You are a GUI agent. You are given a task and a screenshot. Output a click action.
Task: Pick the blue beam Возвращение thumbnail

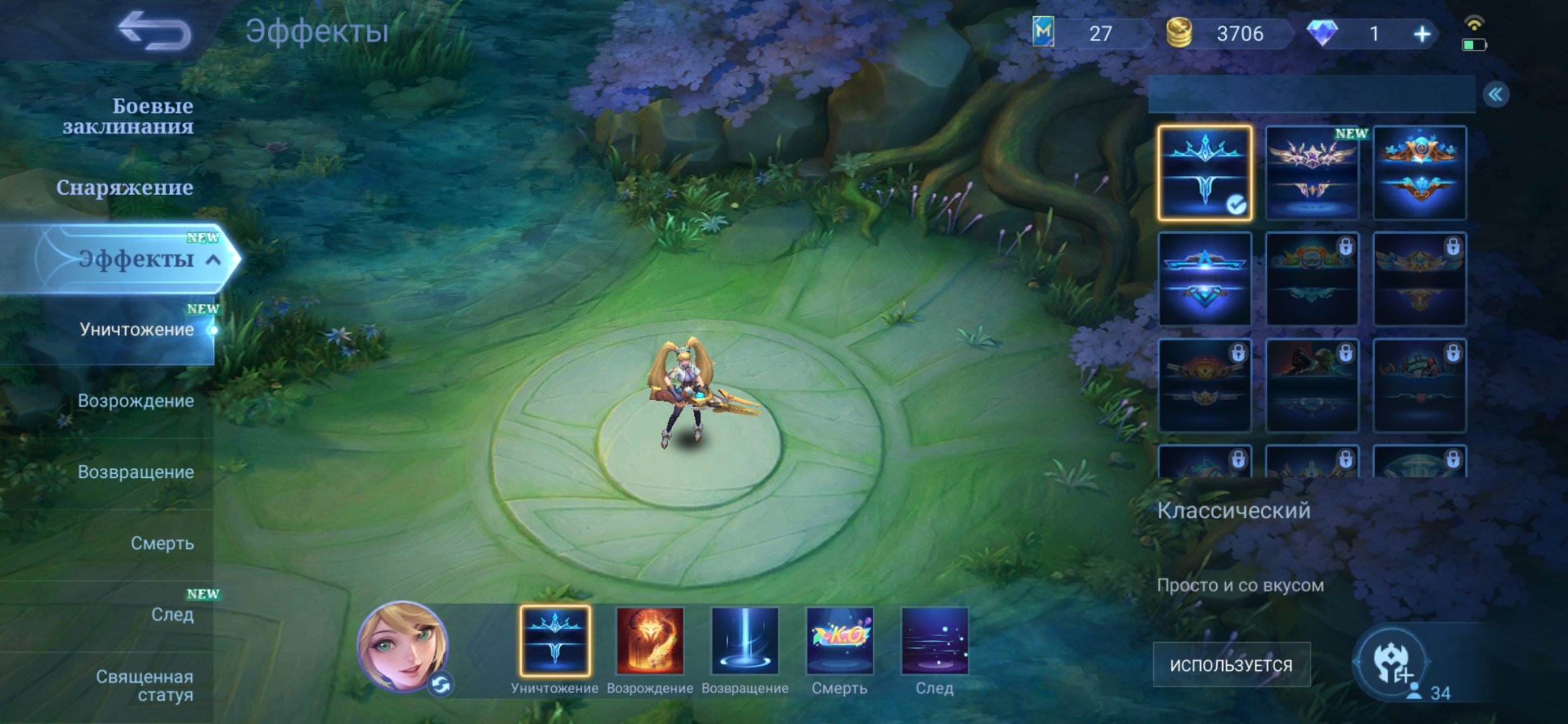coord(744,641)
